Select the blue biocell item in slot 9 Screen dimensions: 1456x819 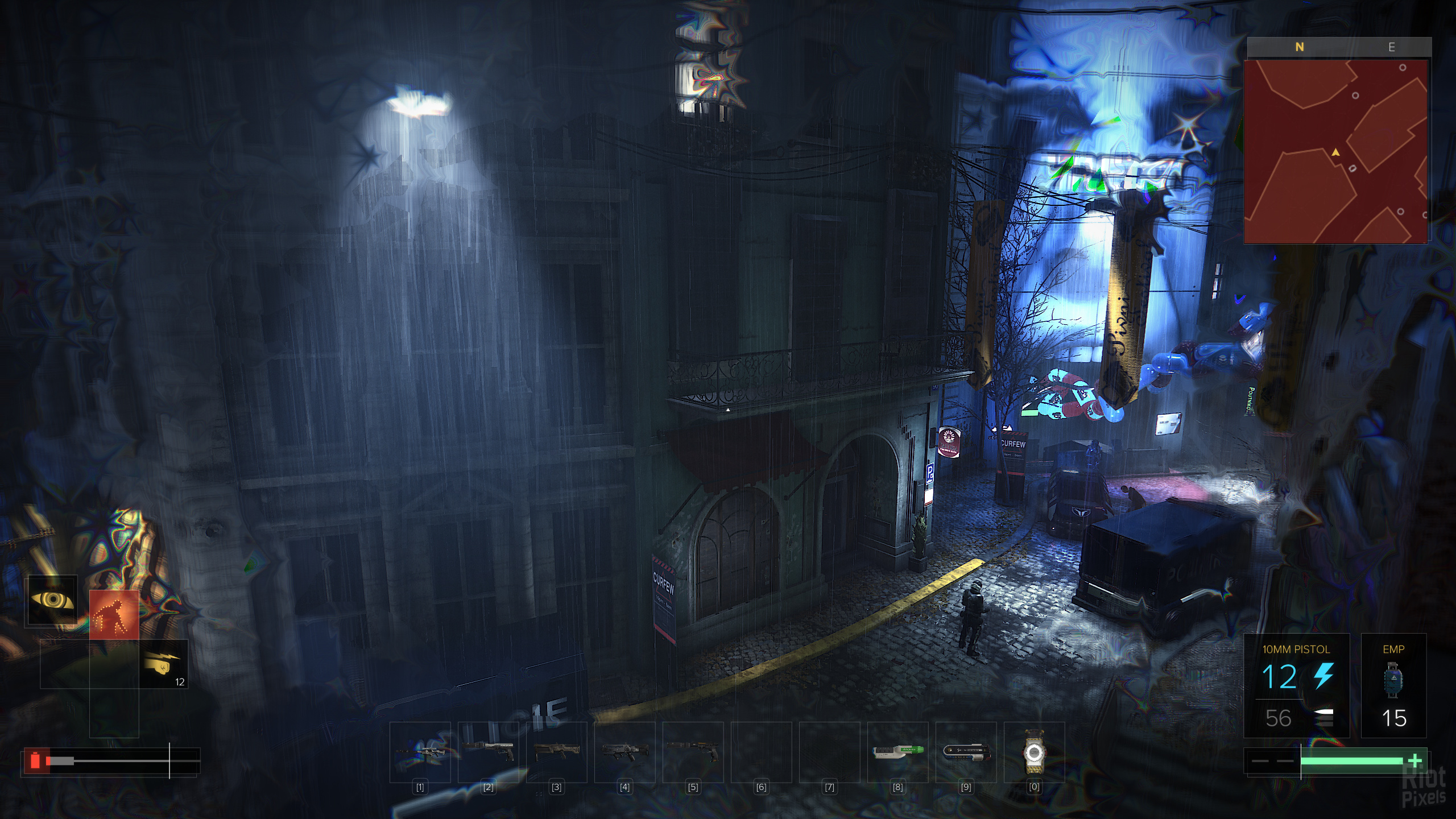[966, 752]
